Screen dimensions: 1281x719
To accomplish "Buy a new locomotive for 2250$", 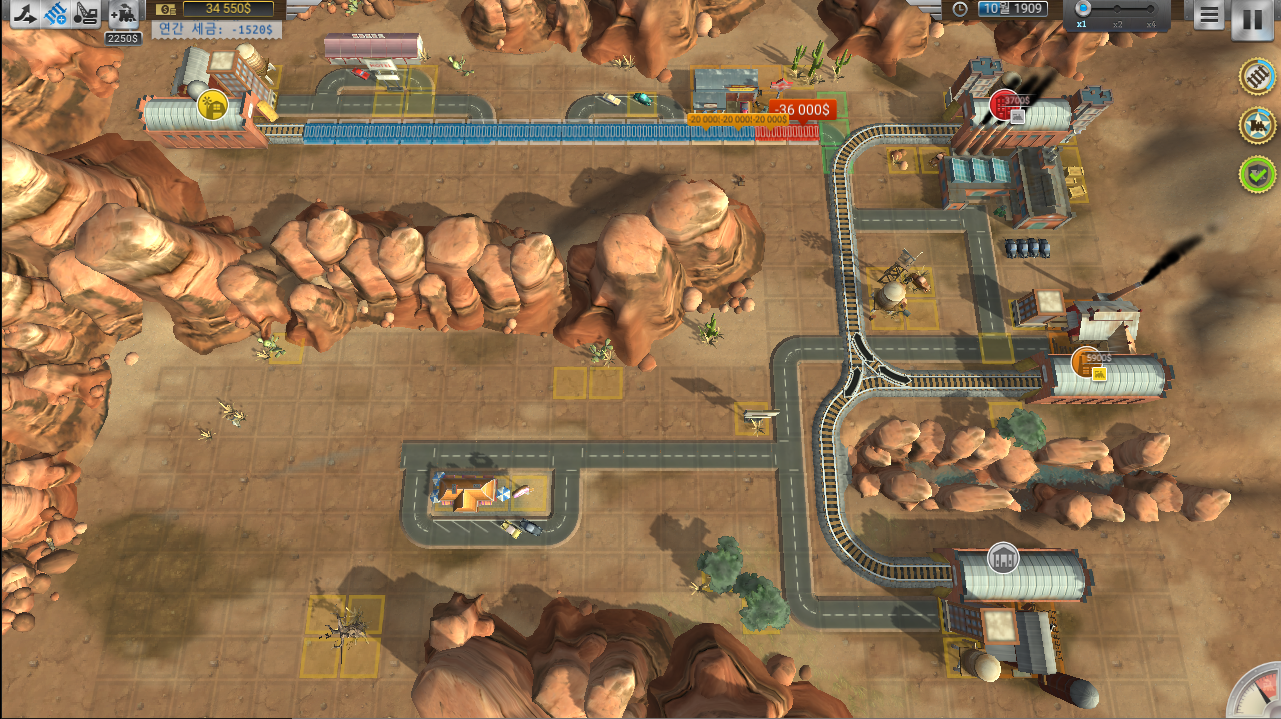I will (124, 15).
